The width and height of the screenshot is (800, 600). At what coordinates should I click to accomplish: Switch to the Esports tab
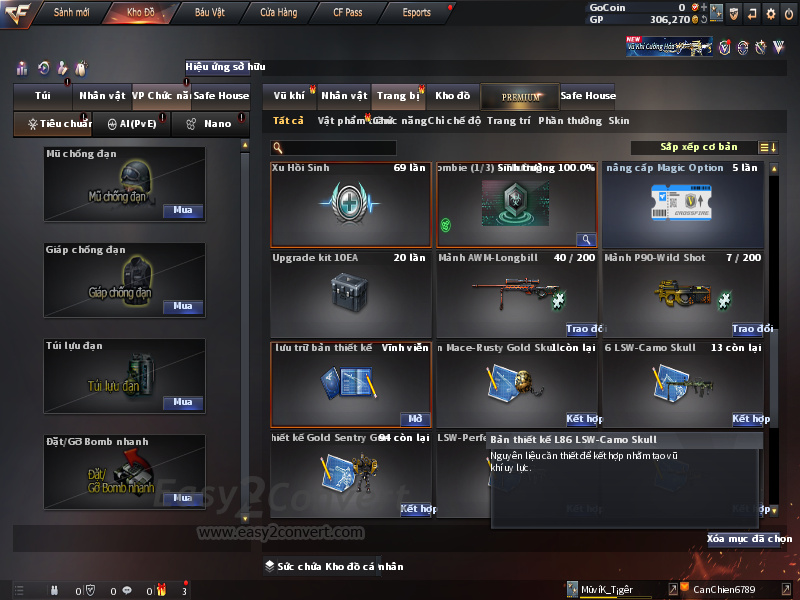(x=416, y=13)
